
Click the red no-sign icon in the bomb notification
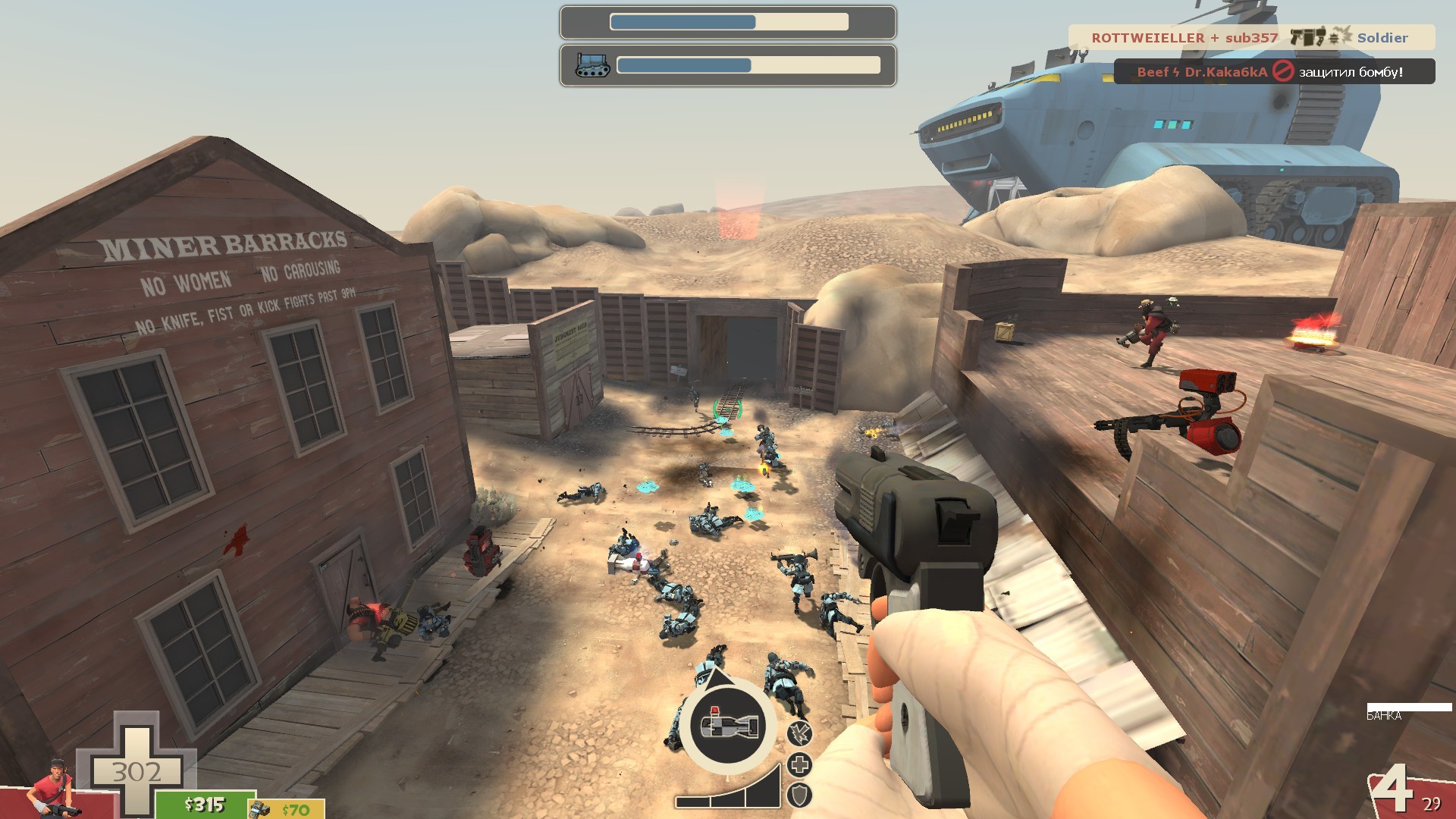click(x=1284, y=71)
